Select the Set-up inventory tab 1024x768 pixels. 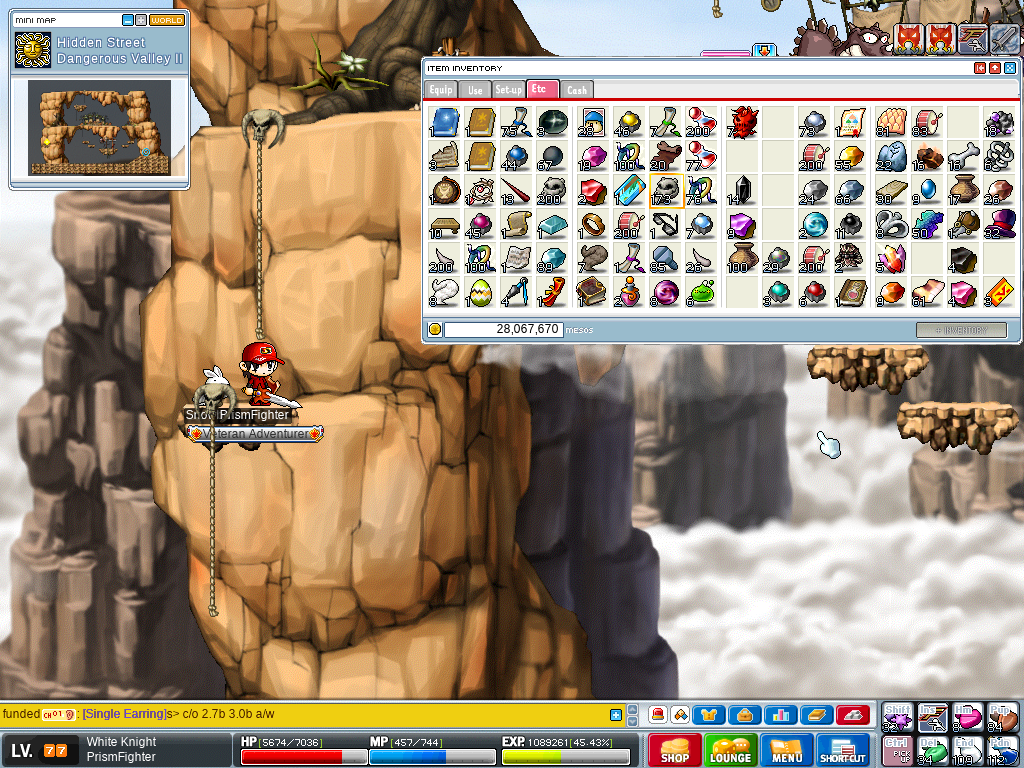point(508,90)
